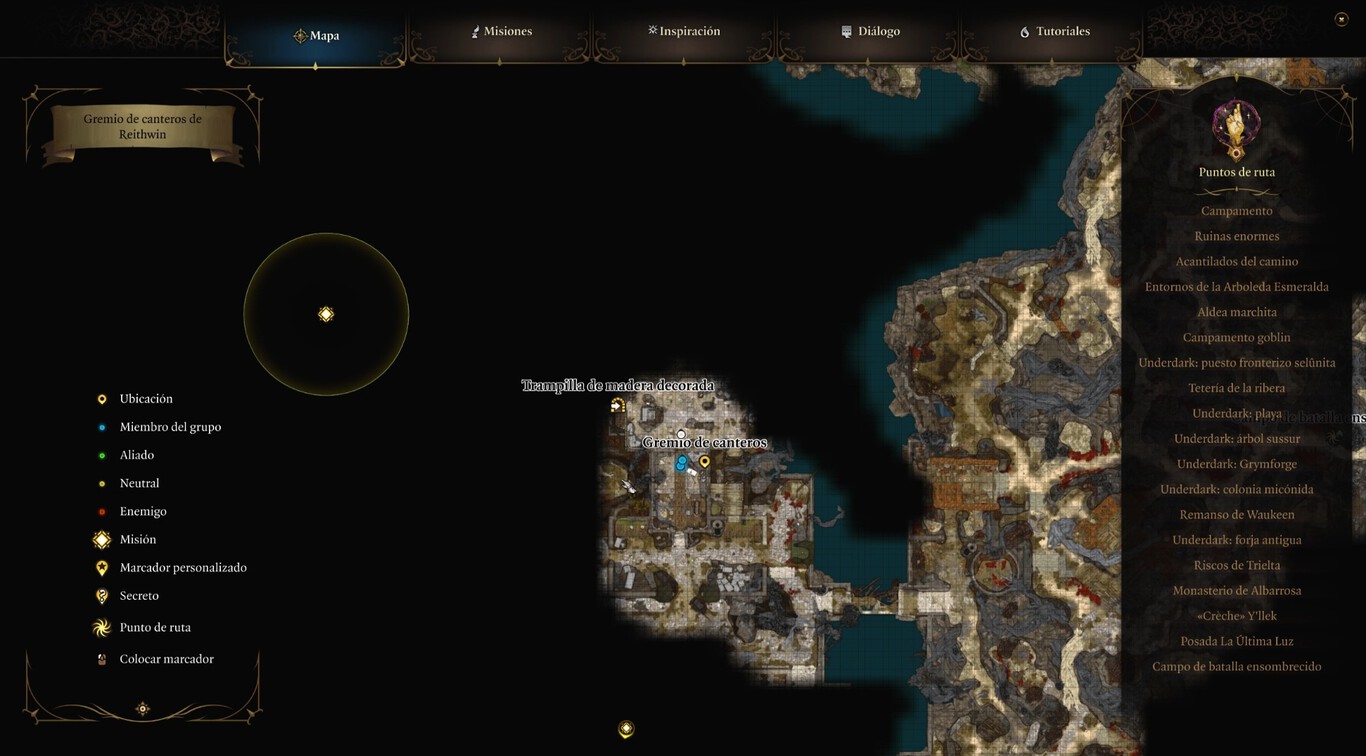Click the quest marker inside the dark circle
Image resolution: width=1366 pixels, height=756 pixels.
[326, 313]
